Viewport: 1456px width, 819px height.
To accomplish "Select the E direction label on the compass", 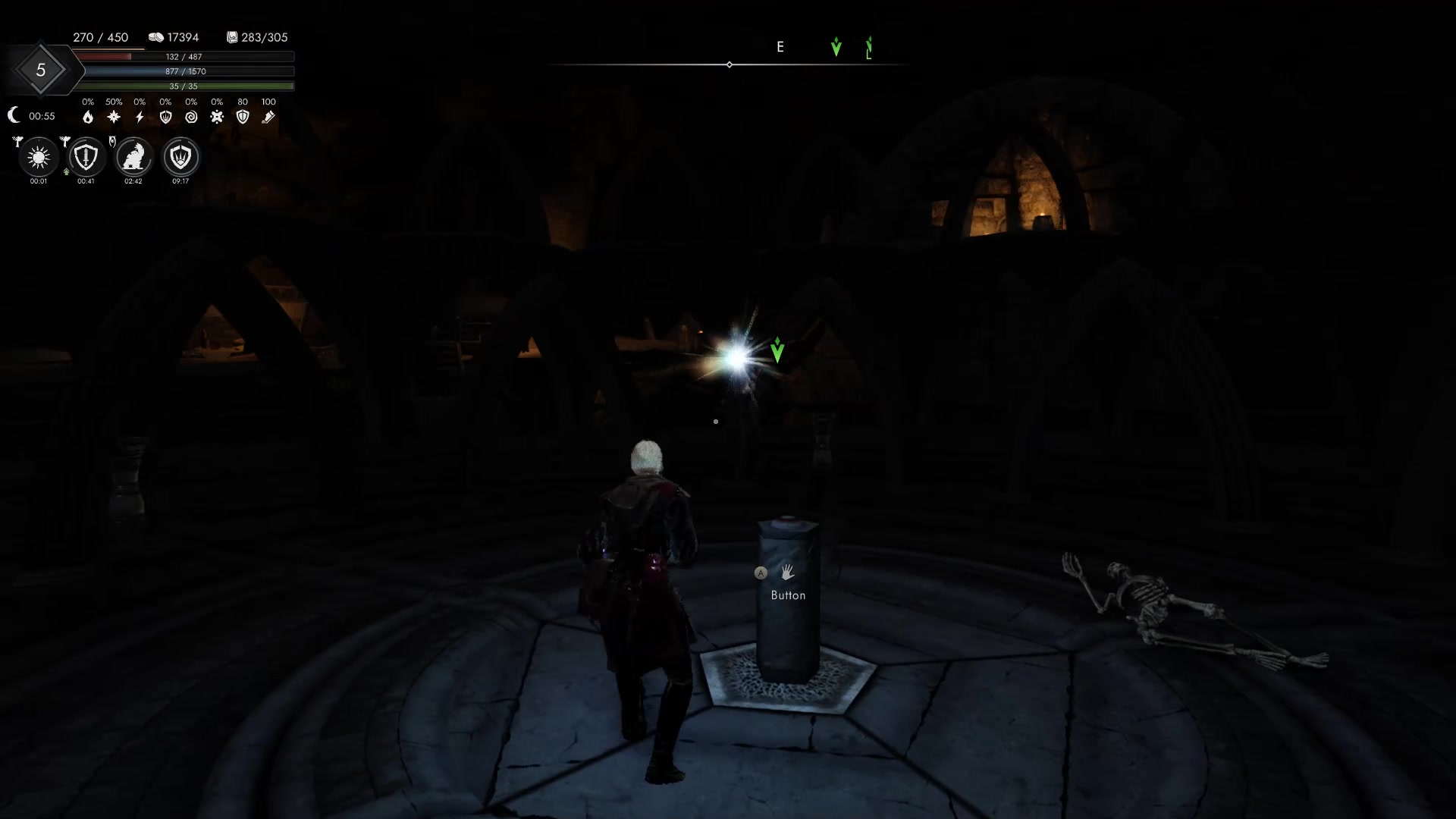I will coord(780,46).
